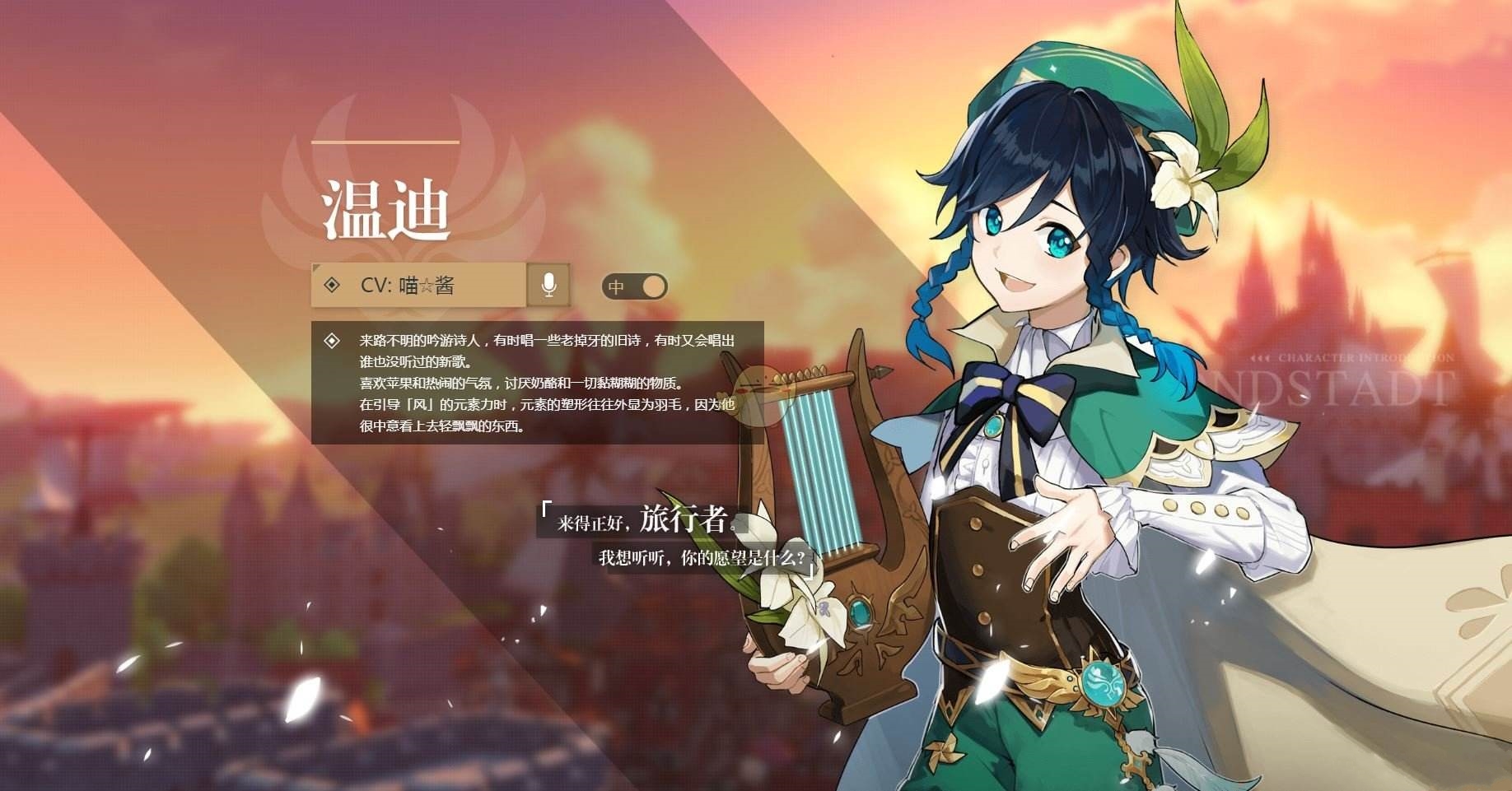Click the microphone icon to play CV voice line
Image resolution: width=1512 pixels, height=791 pixels.
[x=549, y=286]
